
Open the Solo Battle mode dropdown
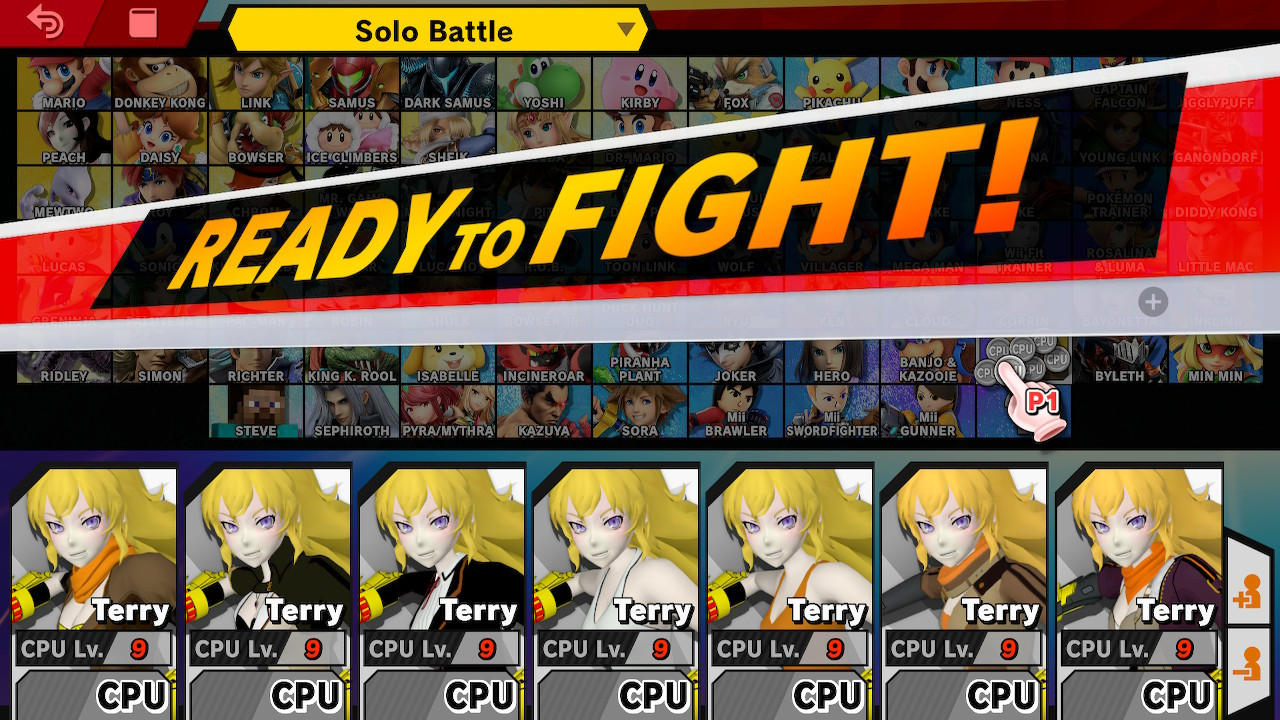point(434,31)
